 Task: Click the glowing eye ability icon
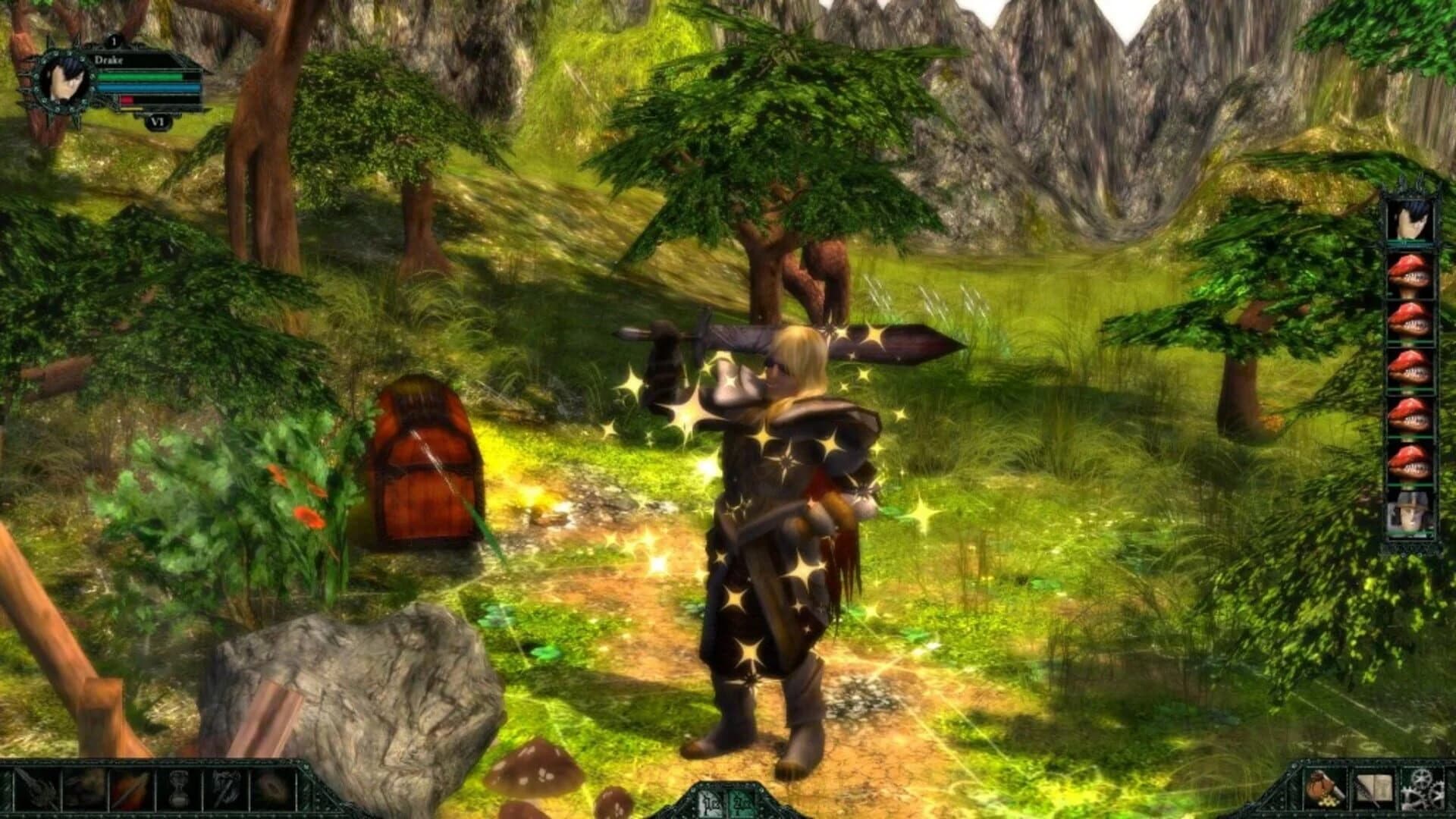tap(271, 791)
